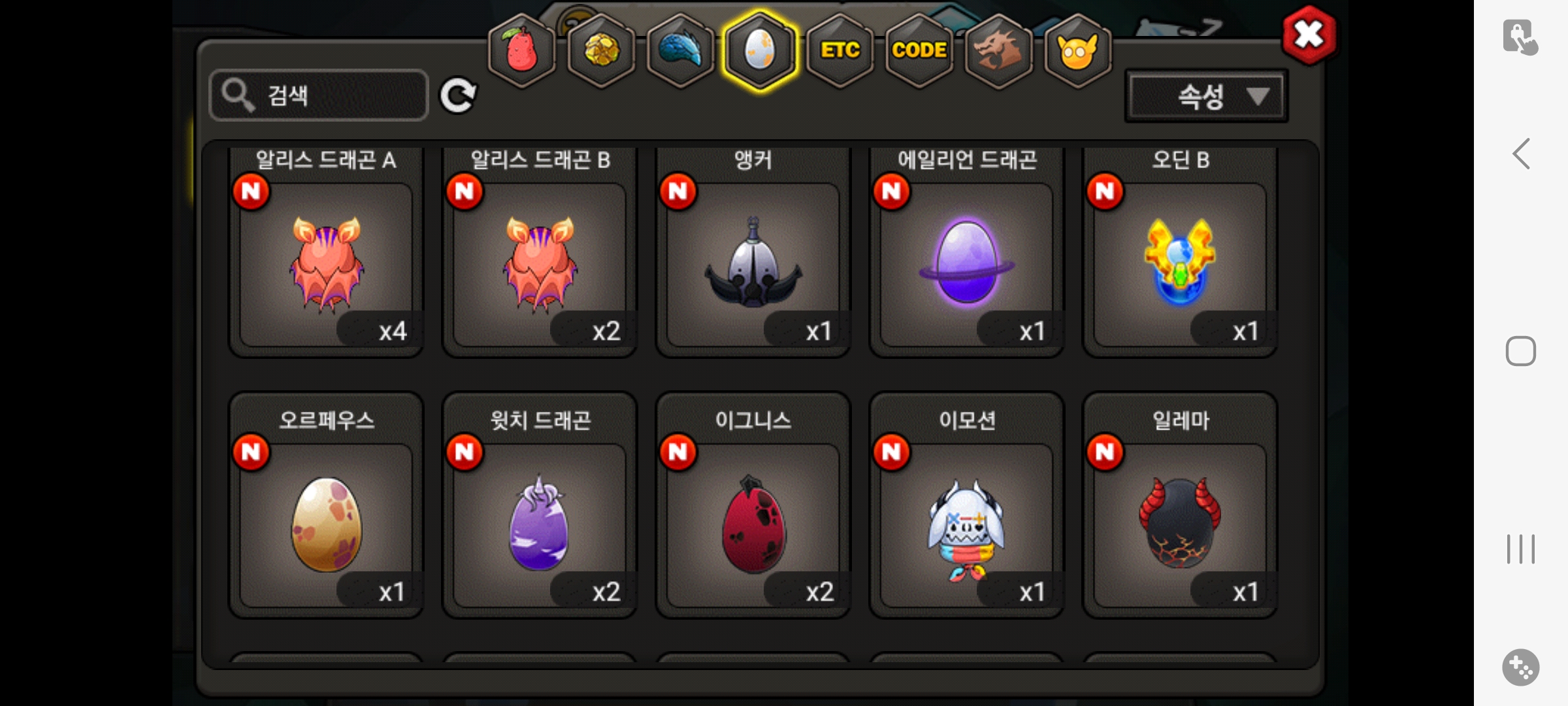Open the yellow horned mask tab
Image resolution: width=1568 pixels, height=706 pixels.
(x=1077, y=51)
